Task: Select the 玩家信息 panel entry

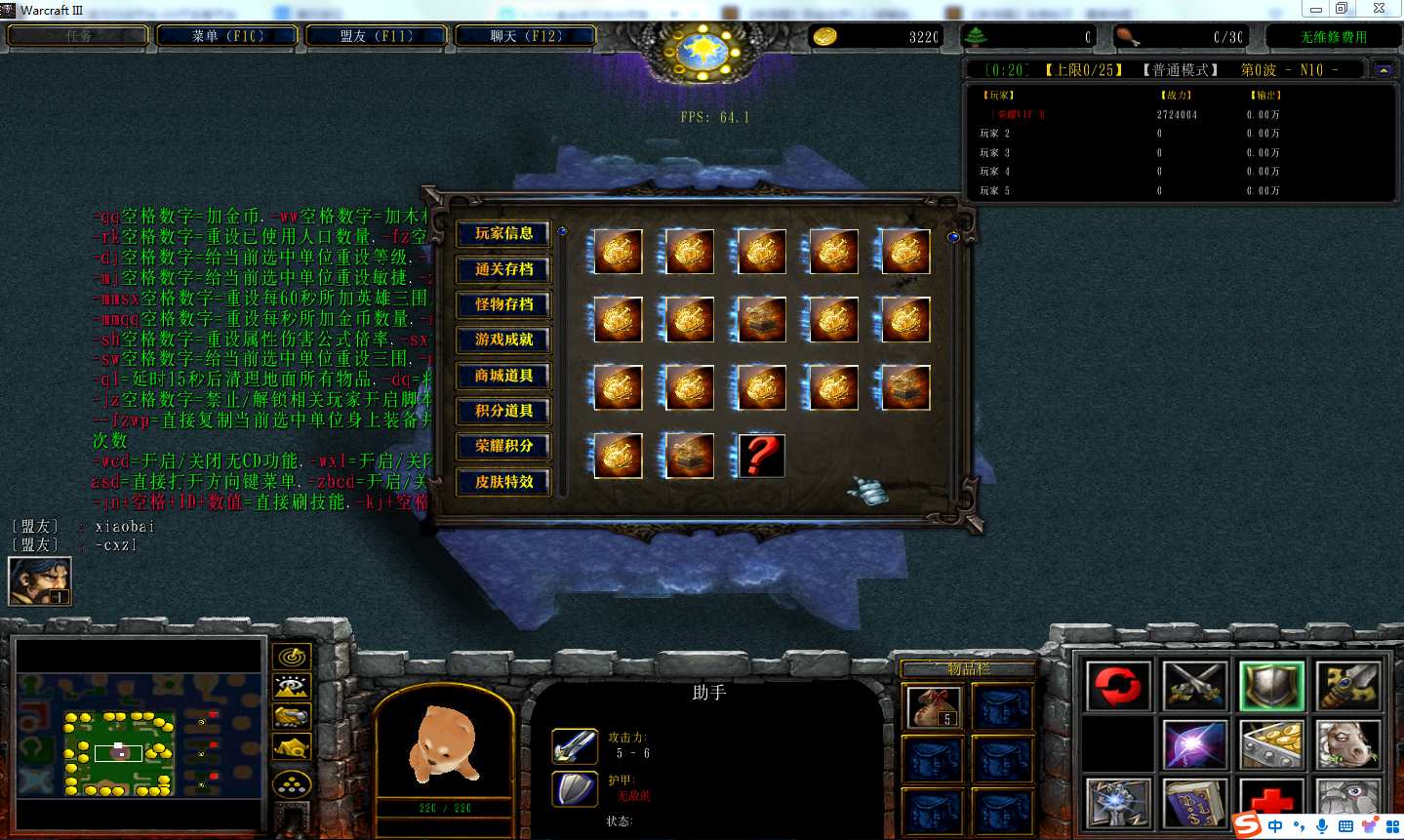Action: [503, 234]
